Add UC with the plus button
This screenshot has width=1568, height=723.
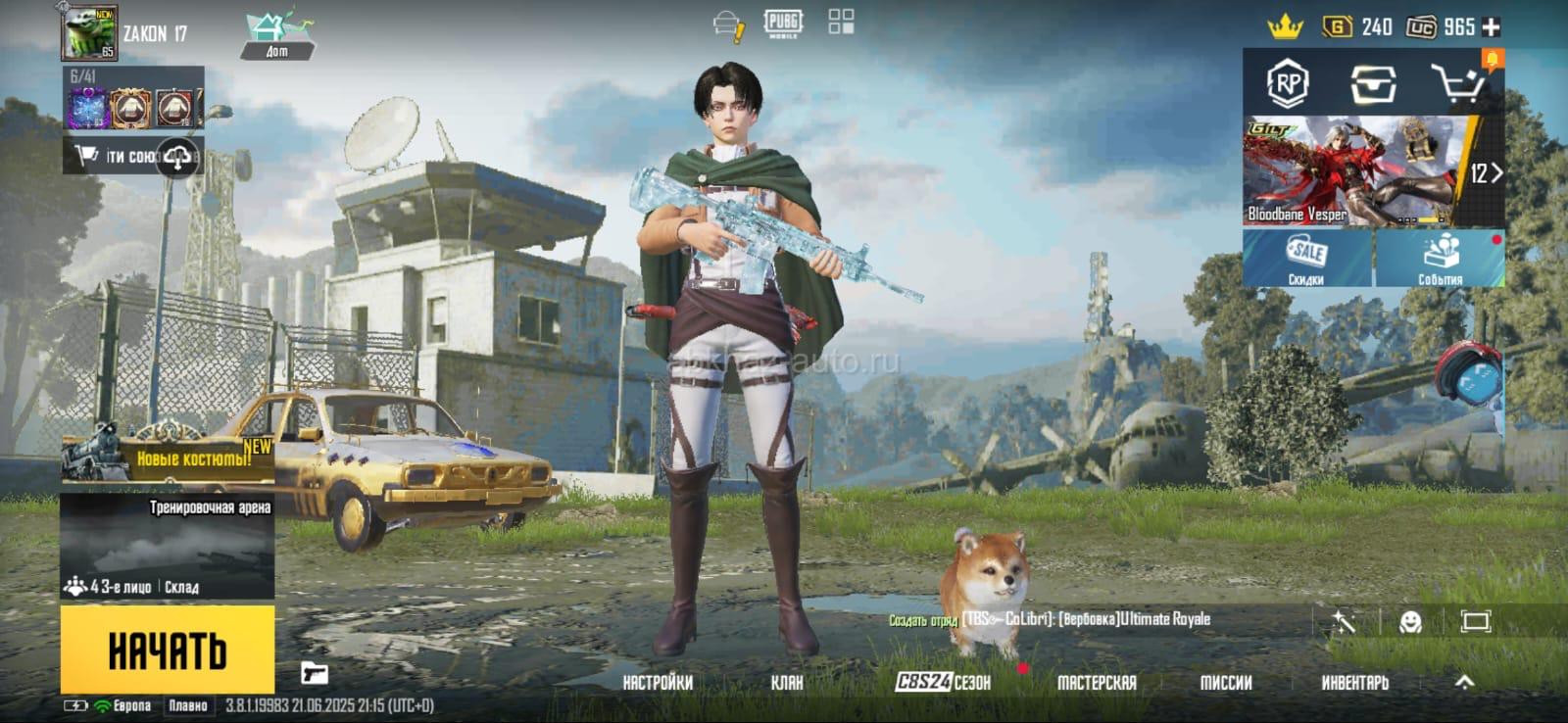[1492, 27]
